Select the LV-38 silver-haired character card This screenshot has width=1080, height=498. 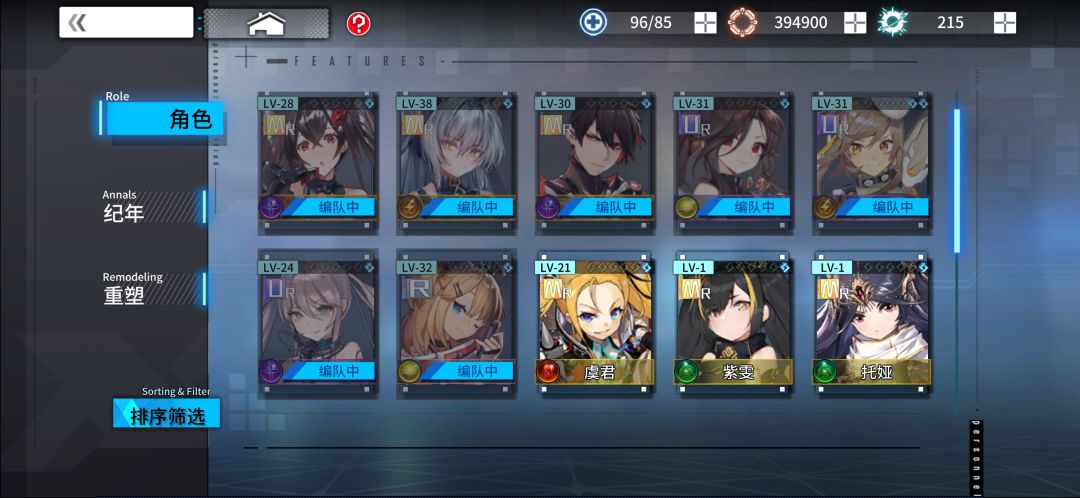coord(456,158)
